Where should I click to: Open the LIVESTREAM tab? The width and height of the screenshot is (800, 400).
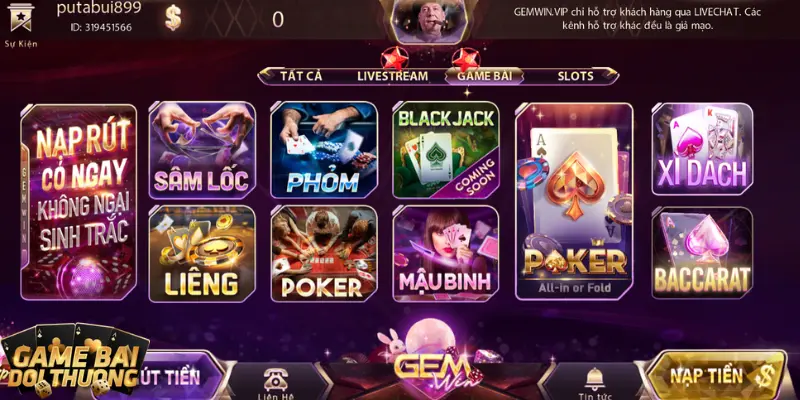tap(392, 76)
